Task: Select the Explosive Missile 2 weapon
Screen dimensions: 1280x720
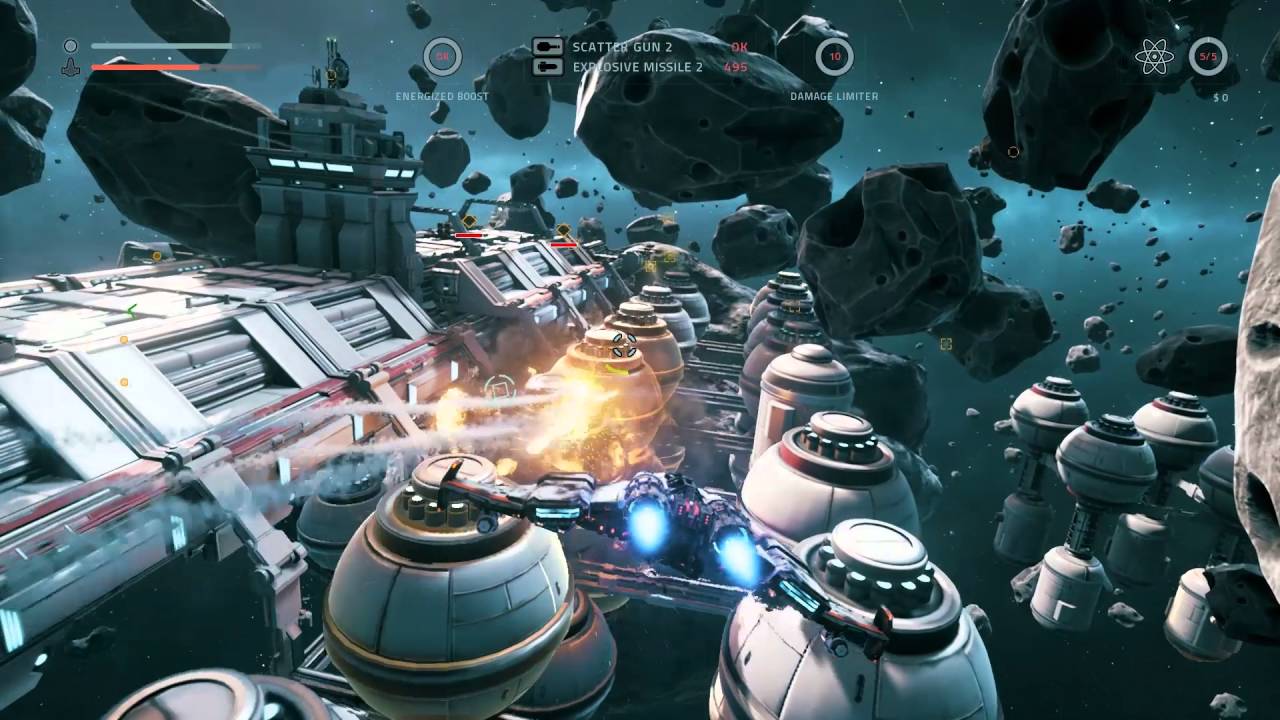Action: coord(637,67)
